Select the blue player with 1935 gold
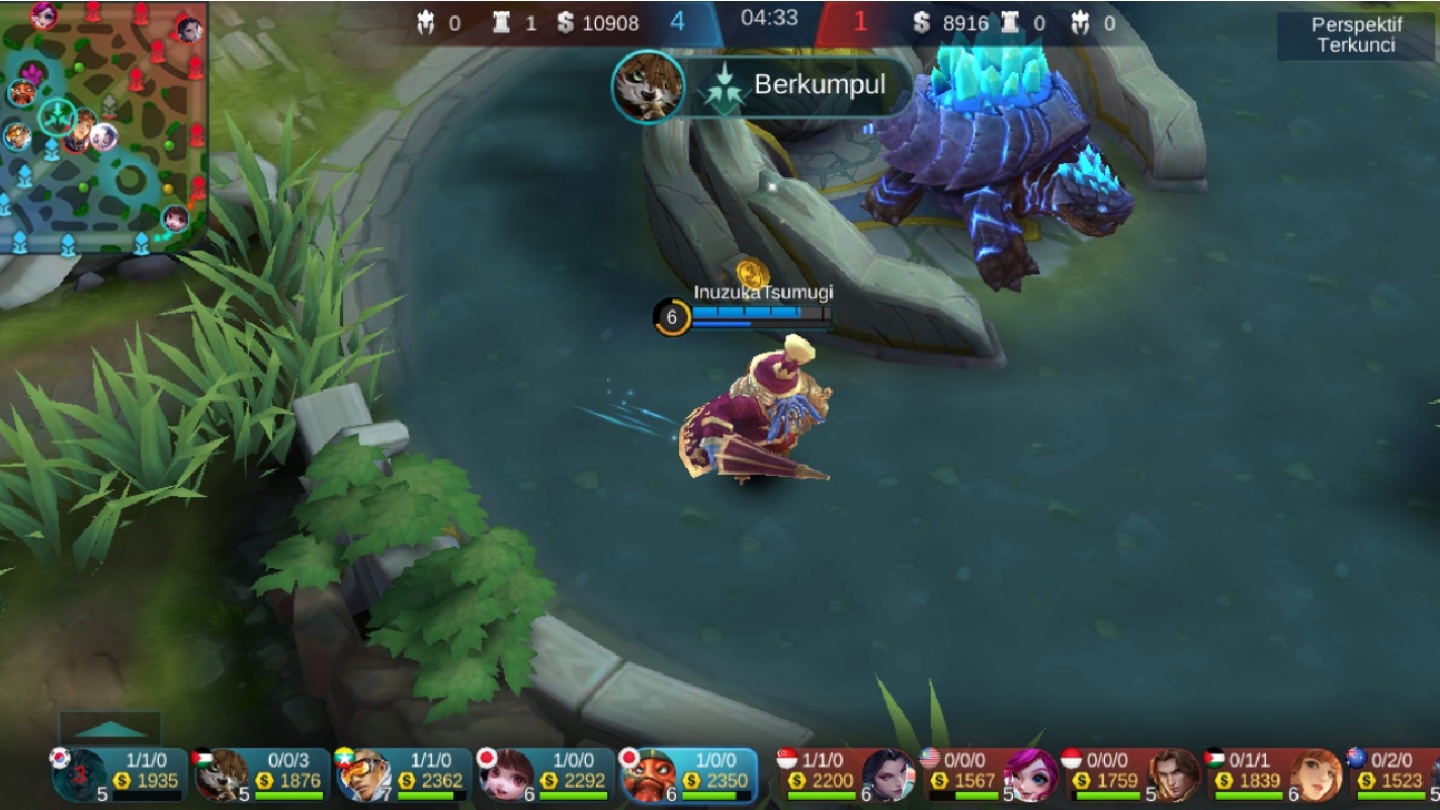The width and height of the screenshot is (1440, 810). coord(120,776)
